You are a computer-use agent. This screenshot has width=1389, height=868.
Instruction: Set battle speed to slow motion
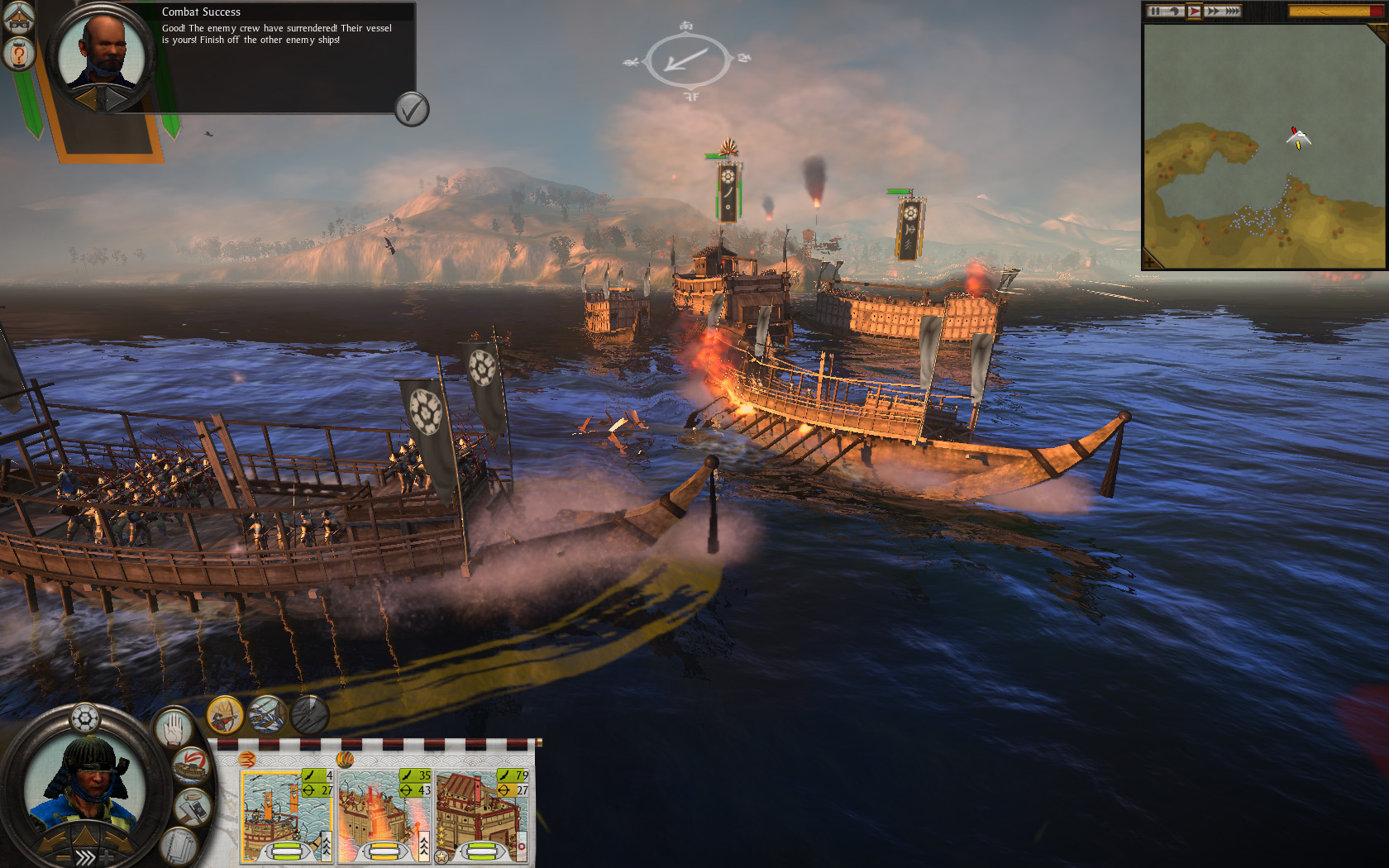(1175, 11)
